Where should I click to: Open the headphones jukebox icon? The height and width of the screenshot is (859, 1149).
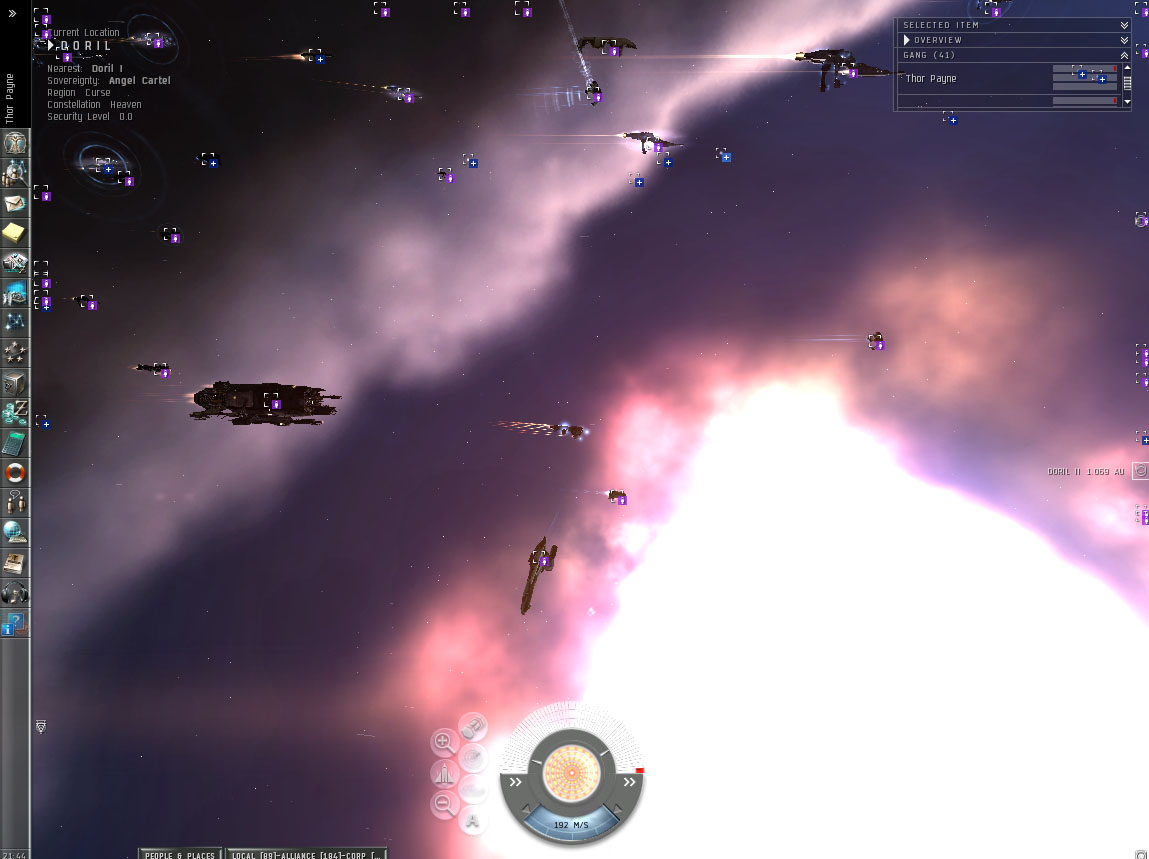15,593
